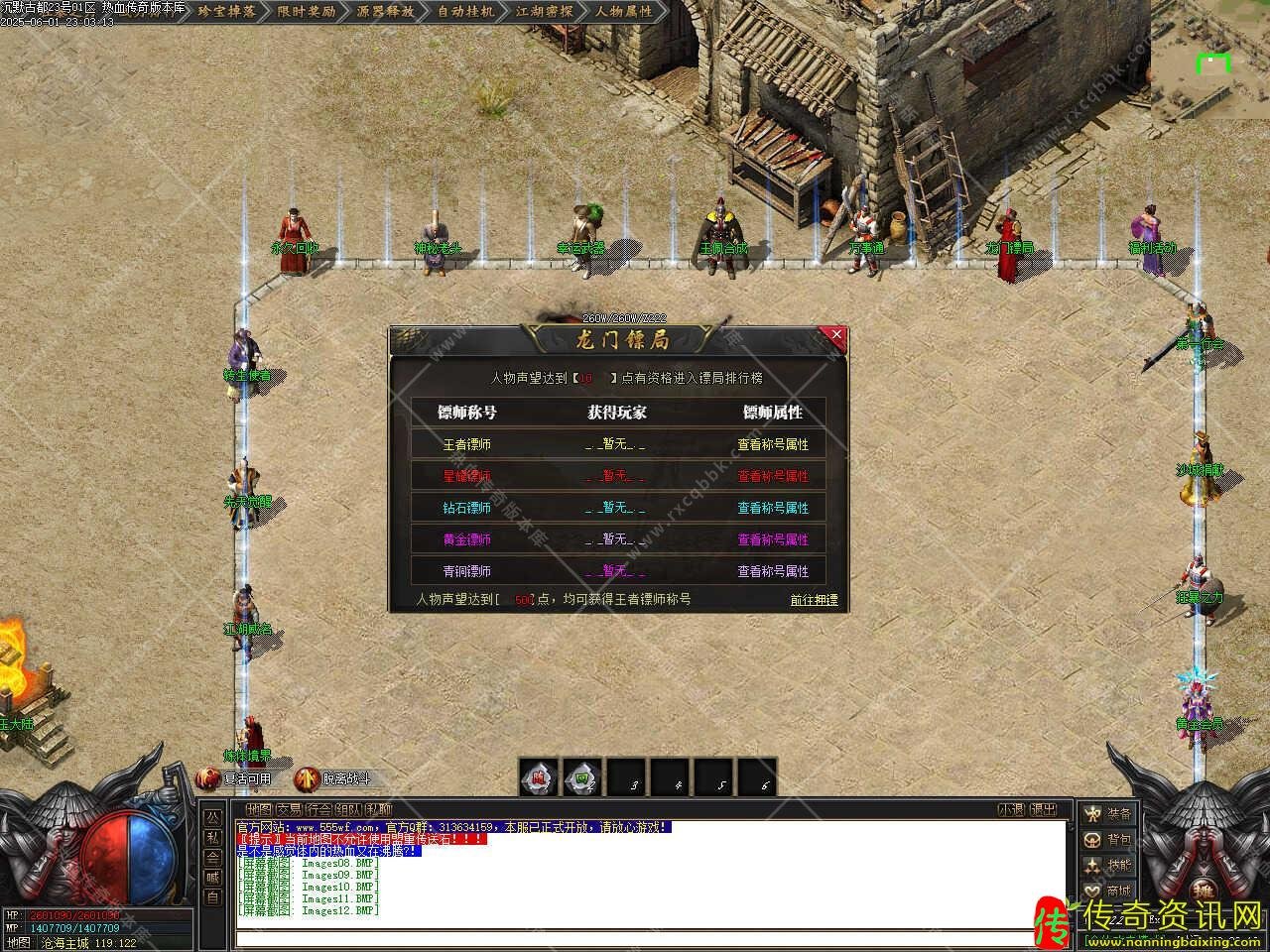Click the 复活可用 icon
This screenshot has height=952, width=1270.
[235, 778]
